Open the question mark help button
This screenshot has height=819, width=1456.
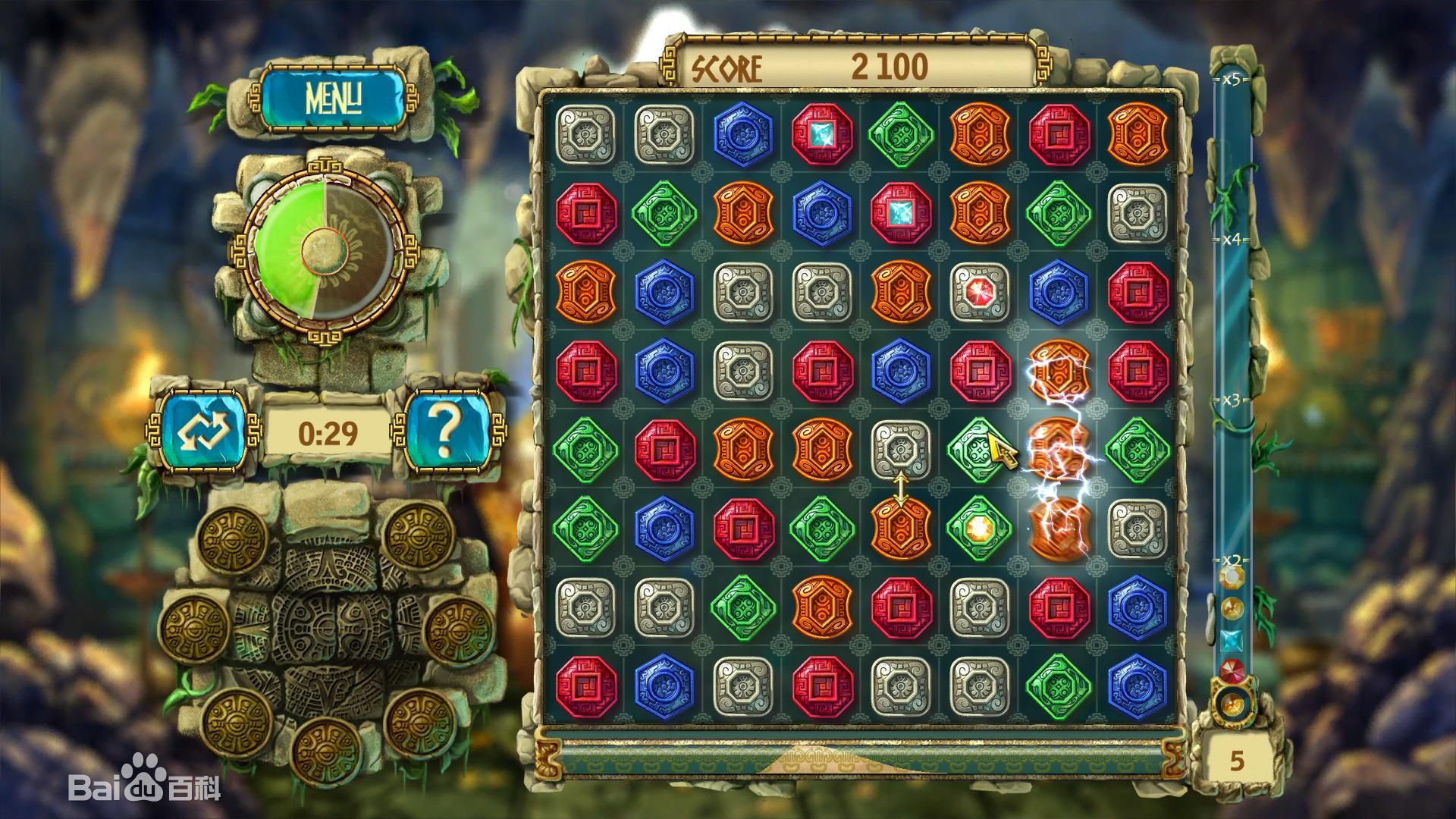[x=447, y=431]
